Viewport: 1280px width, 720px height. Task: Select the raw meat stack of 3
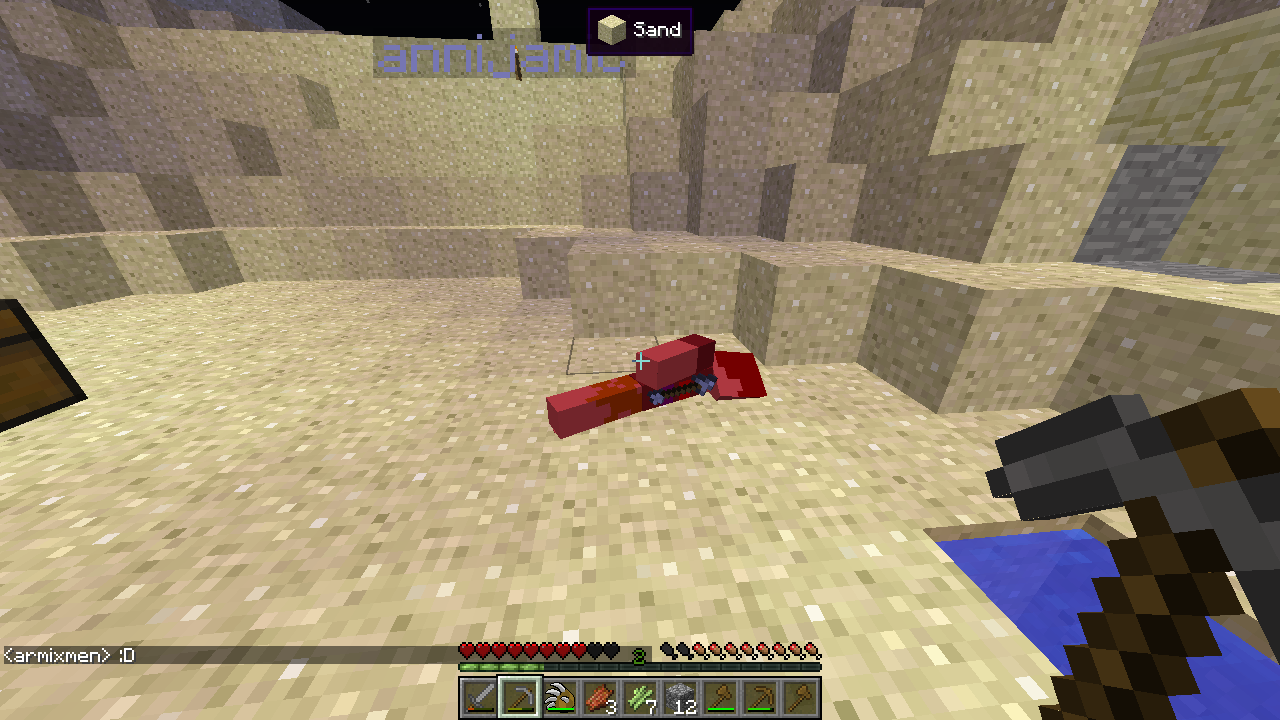(600, 697)
